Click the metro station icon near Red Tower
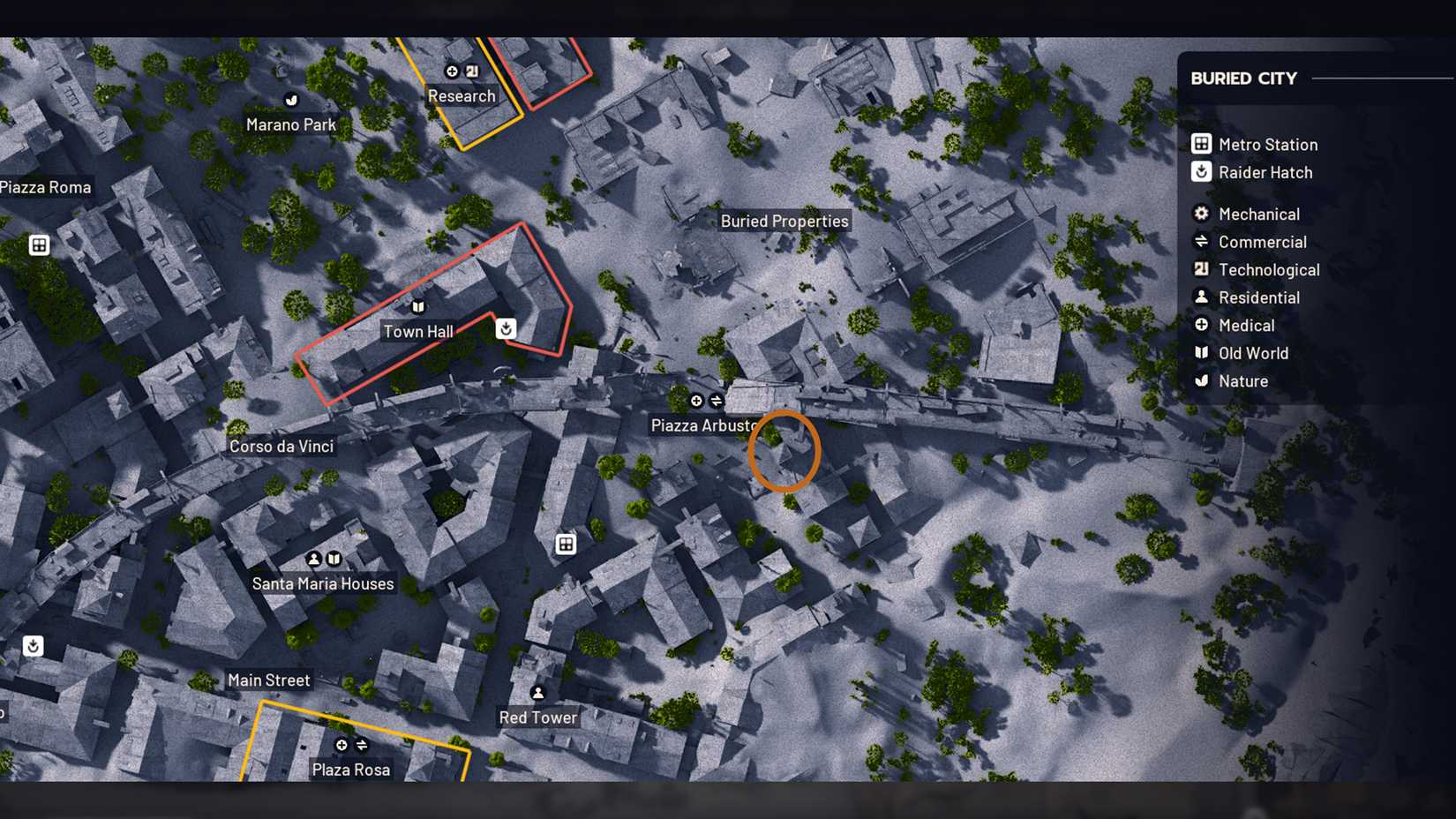Image resolution: width=1456 pixels, height=819 pixels. point(565,545)
